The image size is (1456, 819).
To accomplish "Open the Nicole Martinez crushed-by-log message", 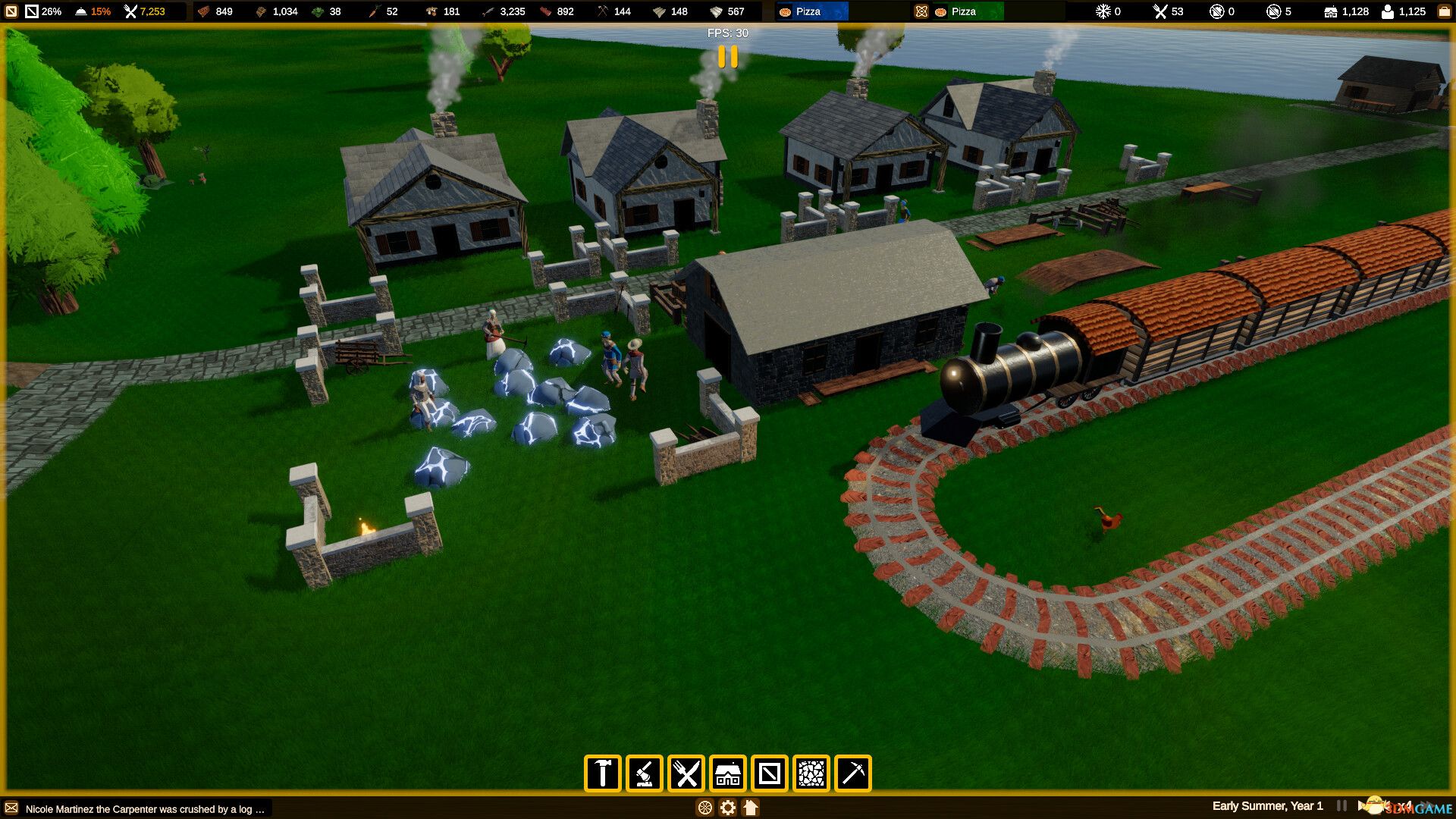I will [x=144, y=809].
